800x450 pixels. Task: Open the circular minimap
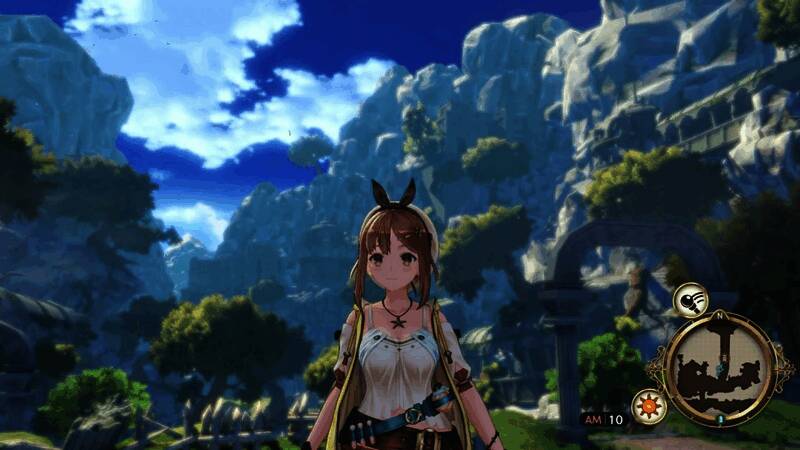coord(721,366)
